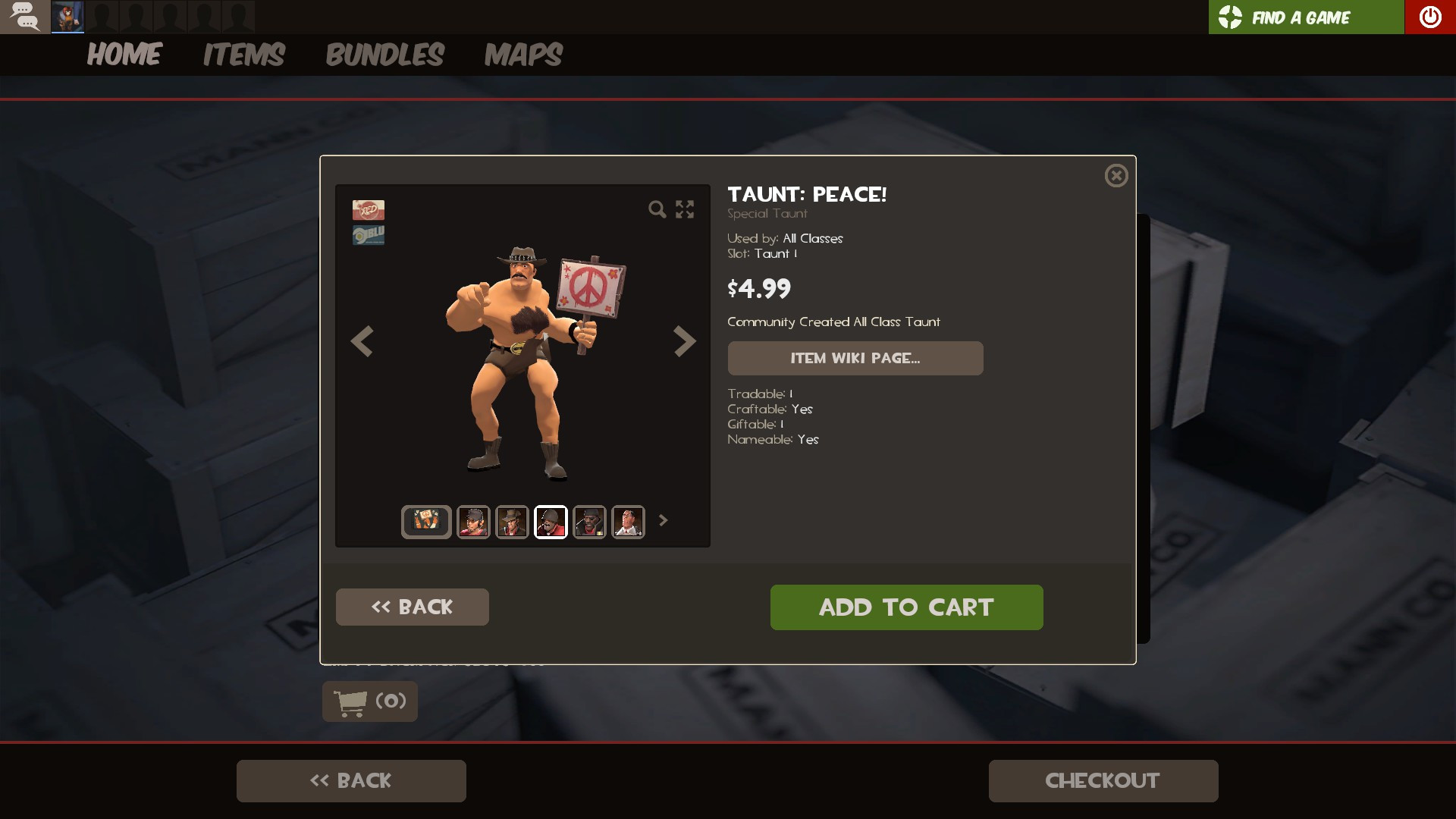Zoom into the taunt preview with the magnifier

point(657,210)
